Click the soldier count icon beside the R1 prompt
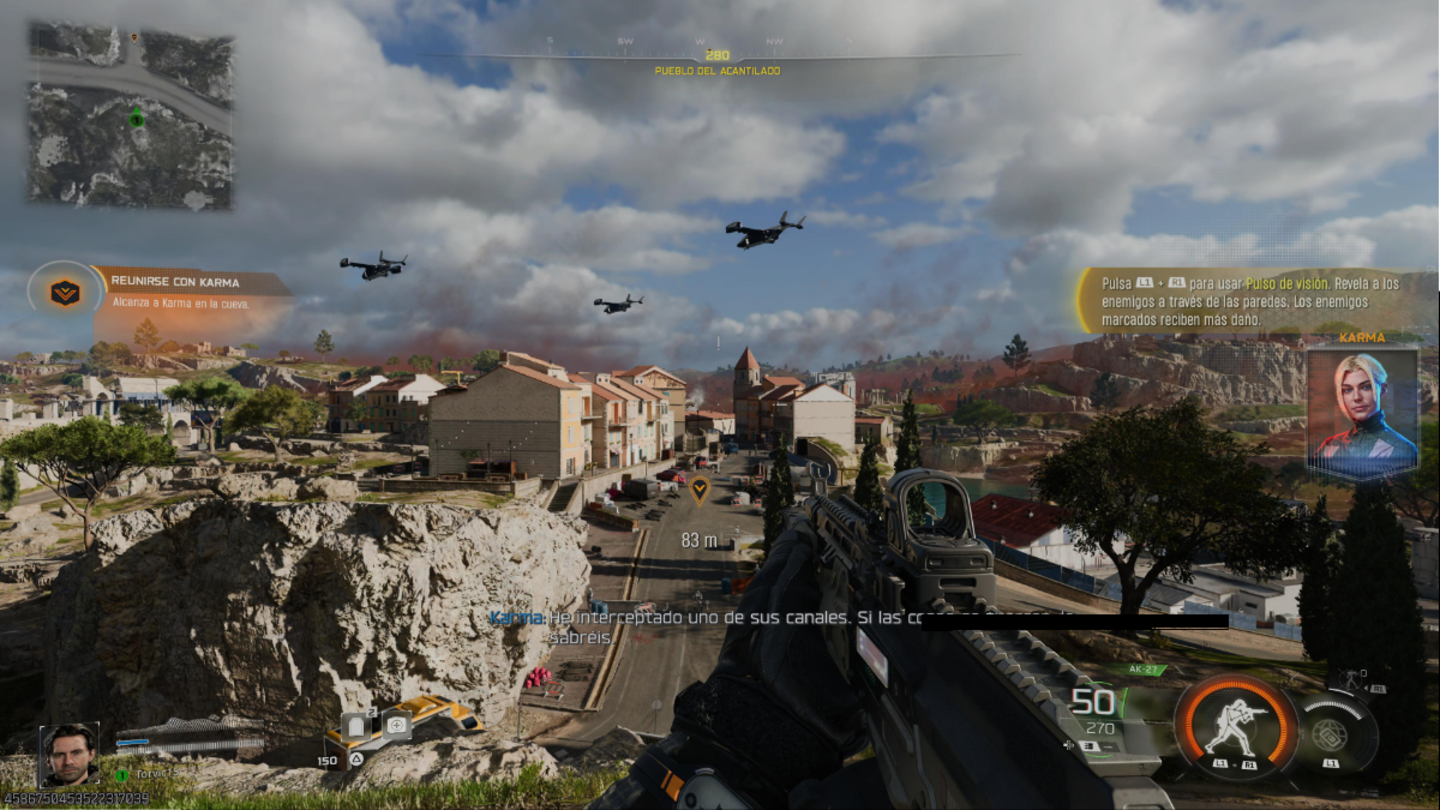 click(x=1351, y=677)
